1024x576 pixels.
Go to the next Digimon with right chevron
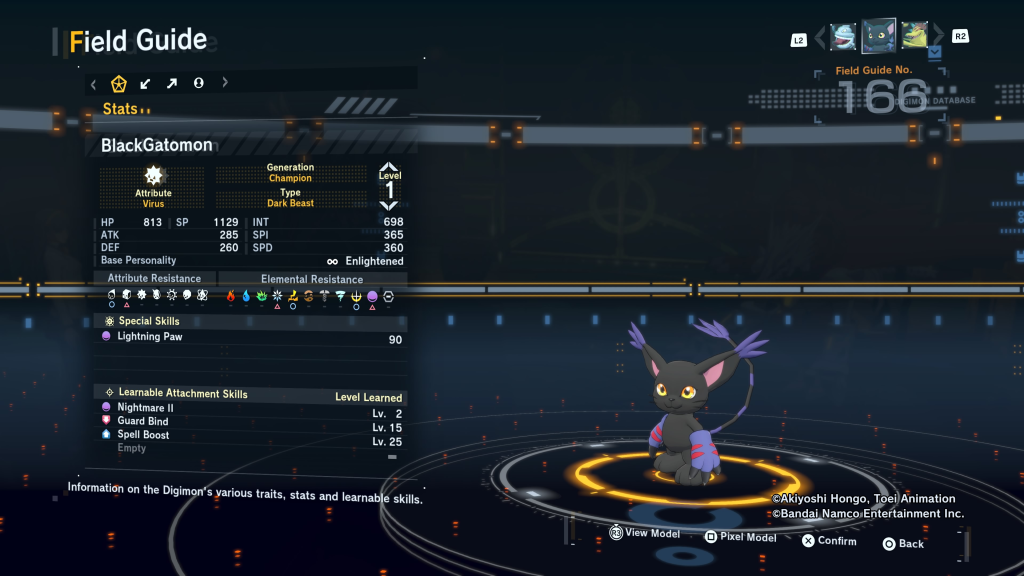pyautogui.click(x=938, y=37)
